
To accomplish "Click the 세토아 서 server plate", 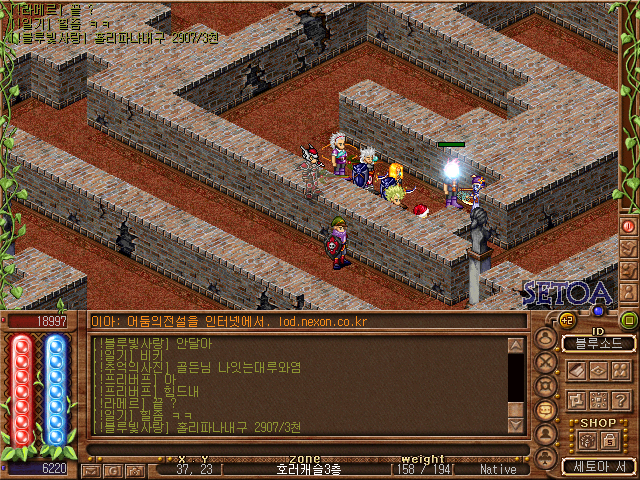I will [598, 466].
